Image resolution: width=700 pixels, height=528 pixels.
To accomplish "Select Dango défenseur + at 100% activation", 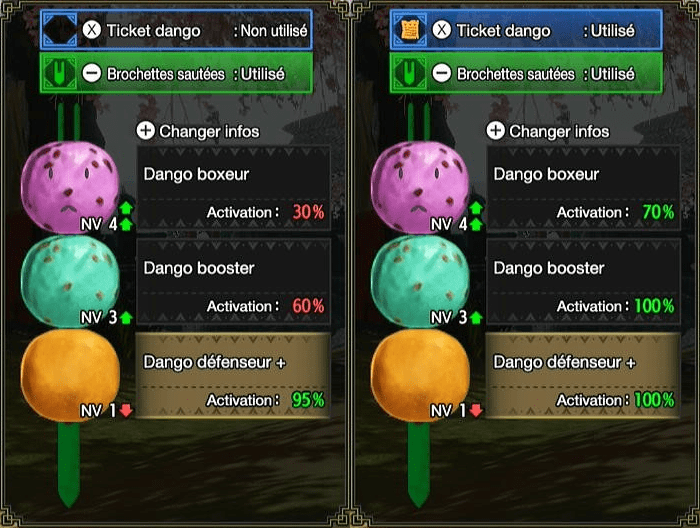I will (583, 376).
